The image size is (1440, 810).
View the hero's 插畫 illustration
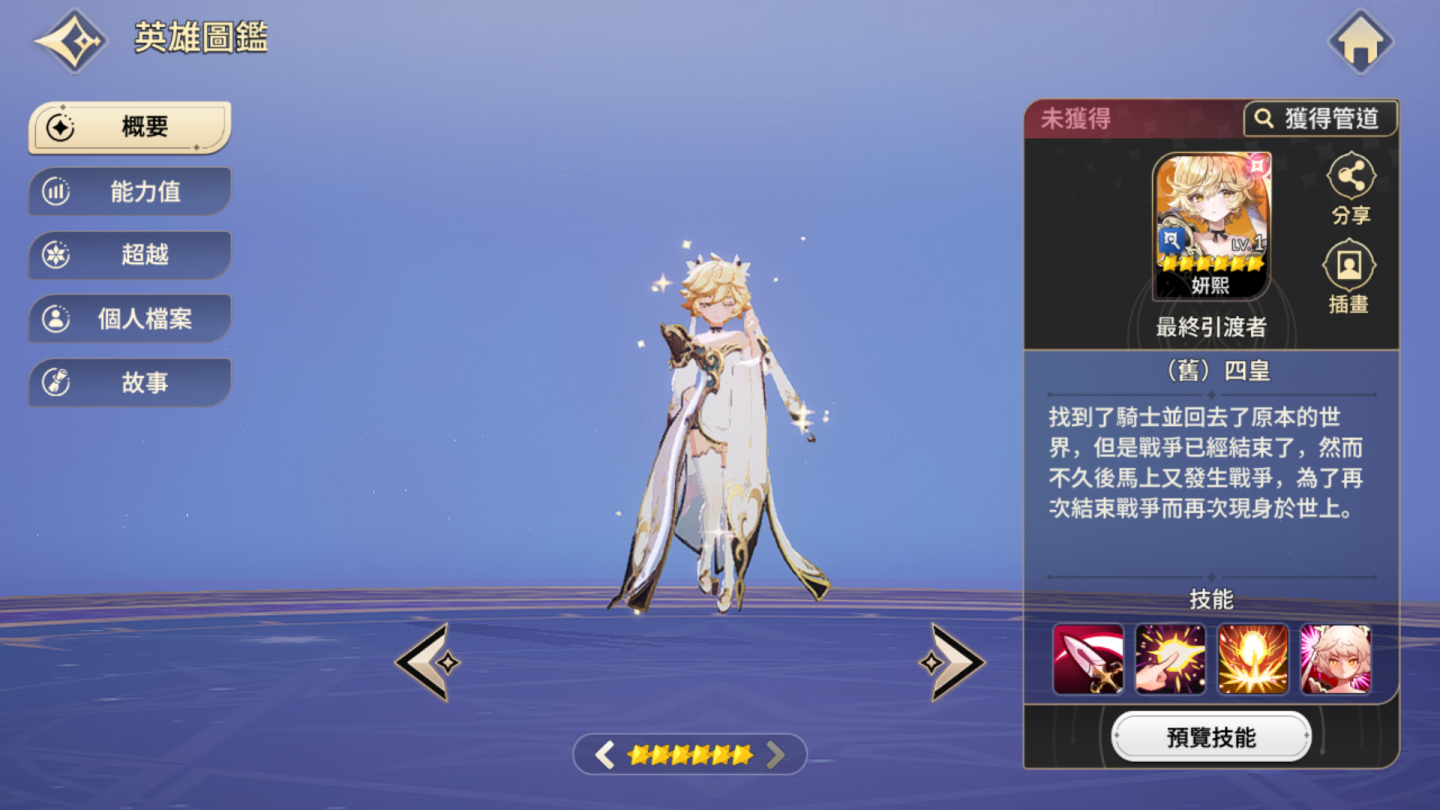tap(1349, 277)
